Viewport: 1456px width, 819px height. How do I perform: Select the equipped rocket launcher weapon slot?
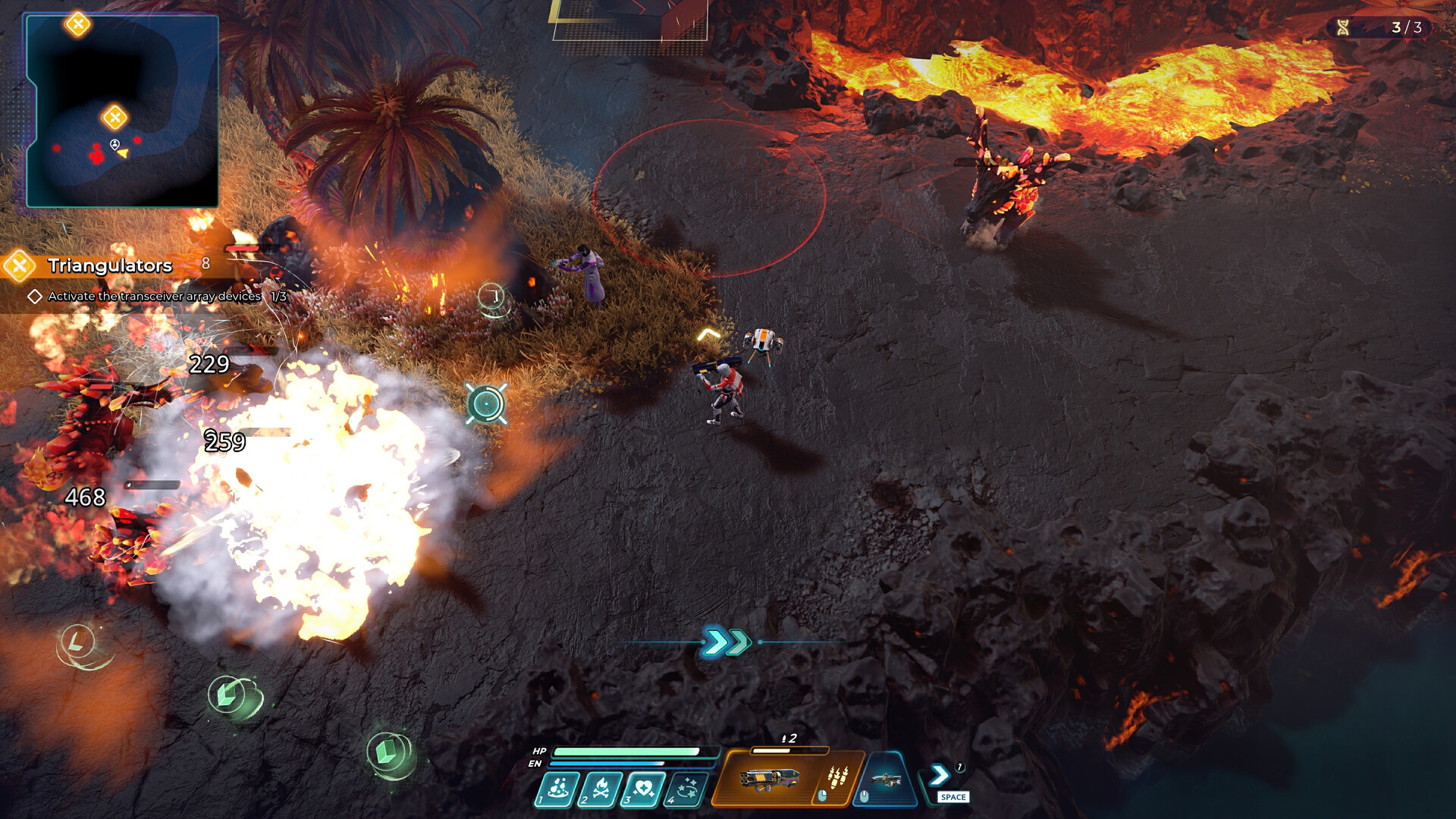[769, 778]
